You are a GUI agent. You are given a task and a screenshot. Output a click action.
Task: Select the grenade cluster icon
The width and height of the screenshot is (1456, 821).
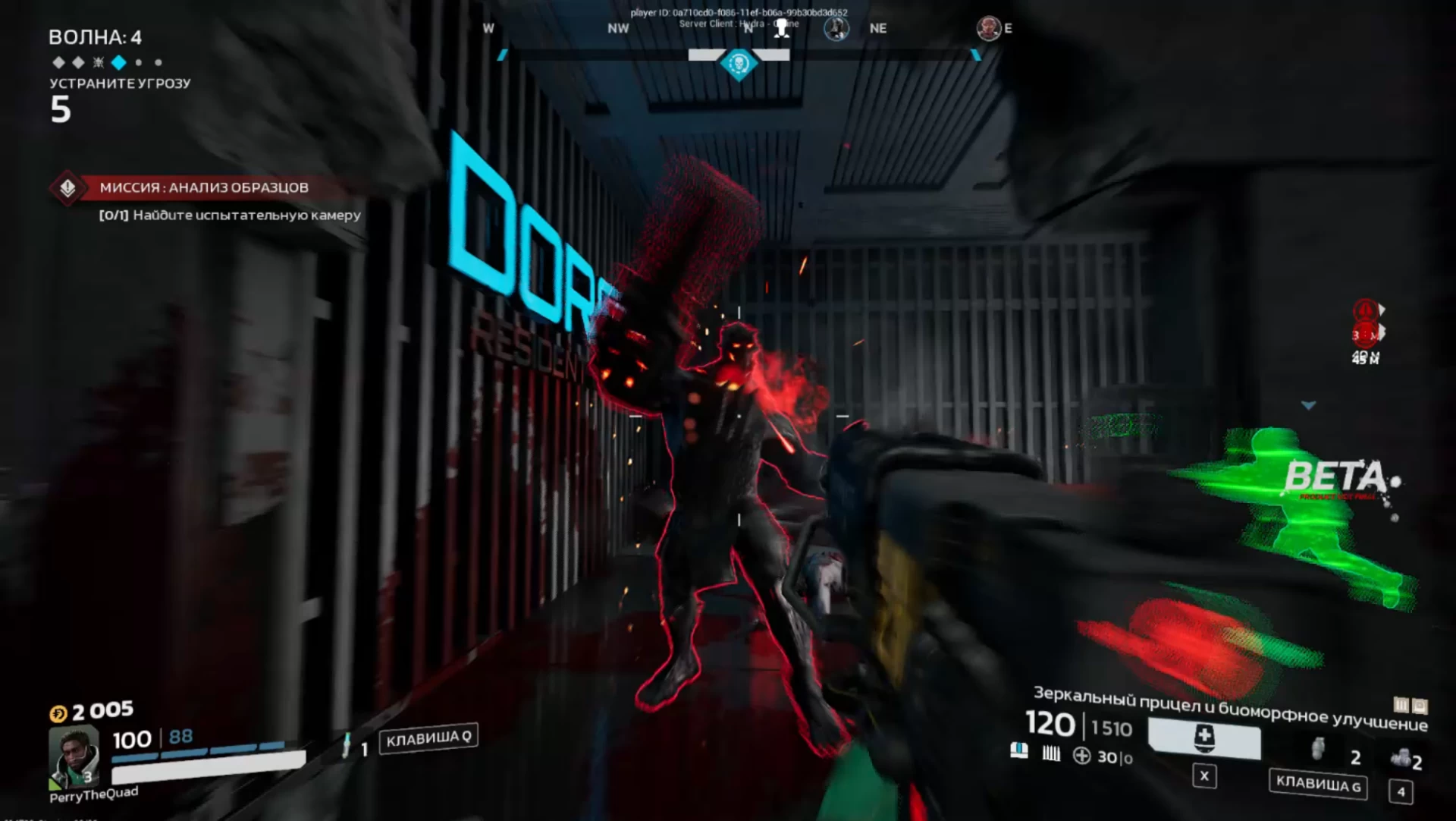pyautogui.click(x=1401, y=757)
